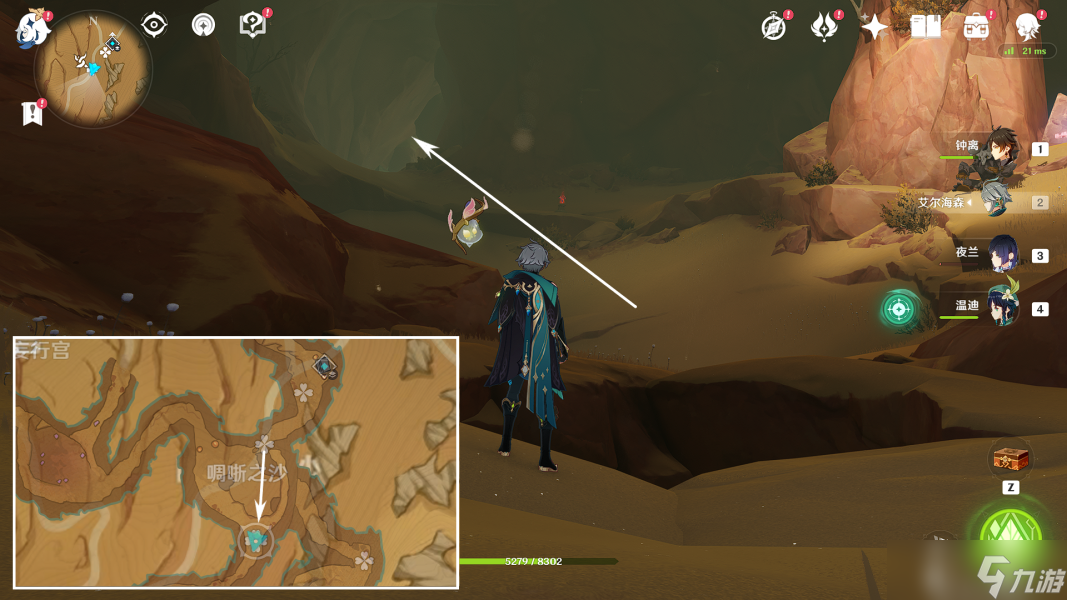Open the character silhouette icon at top right
Image resolution: width=1067 pixels, height=600 pixels.
click(x=1027, y=27)
